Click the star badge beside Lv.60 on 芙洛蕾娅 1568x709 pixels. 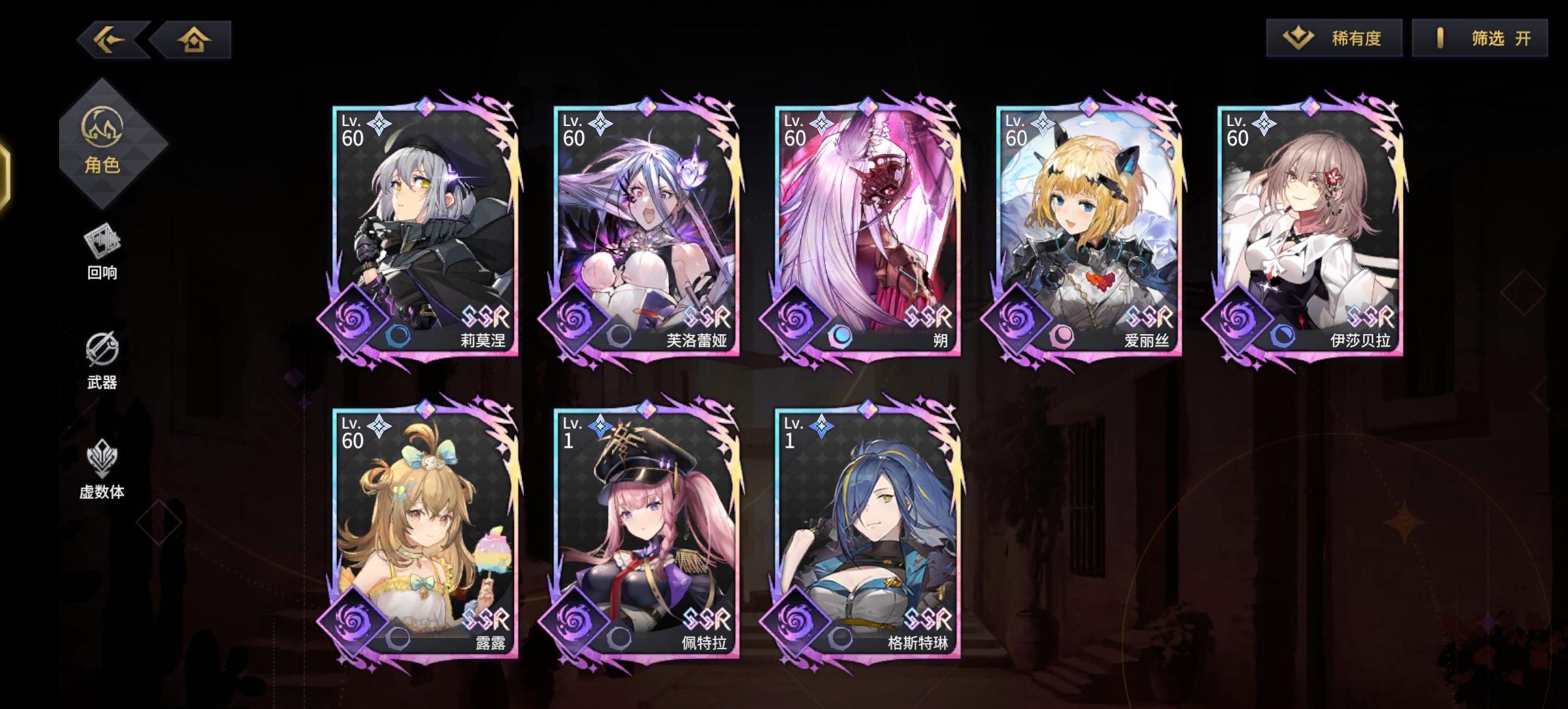click(x=599, y=121)
